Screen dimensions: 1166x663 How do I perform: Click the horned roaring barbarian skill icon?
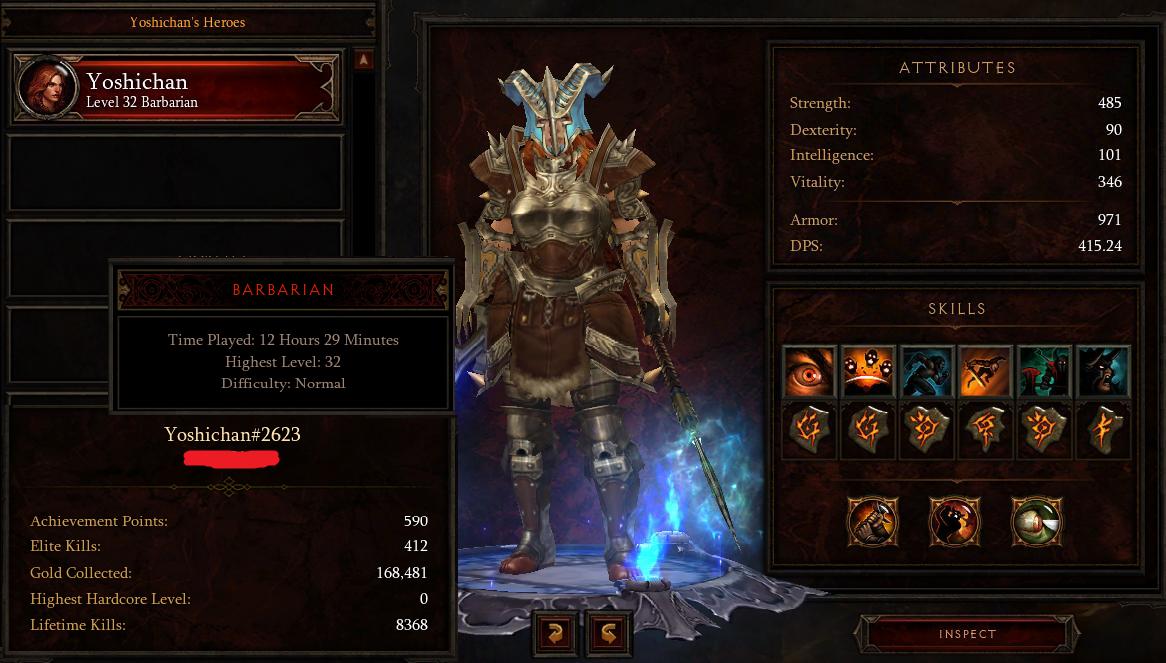point(1103,372)
